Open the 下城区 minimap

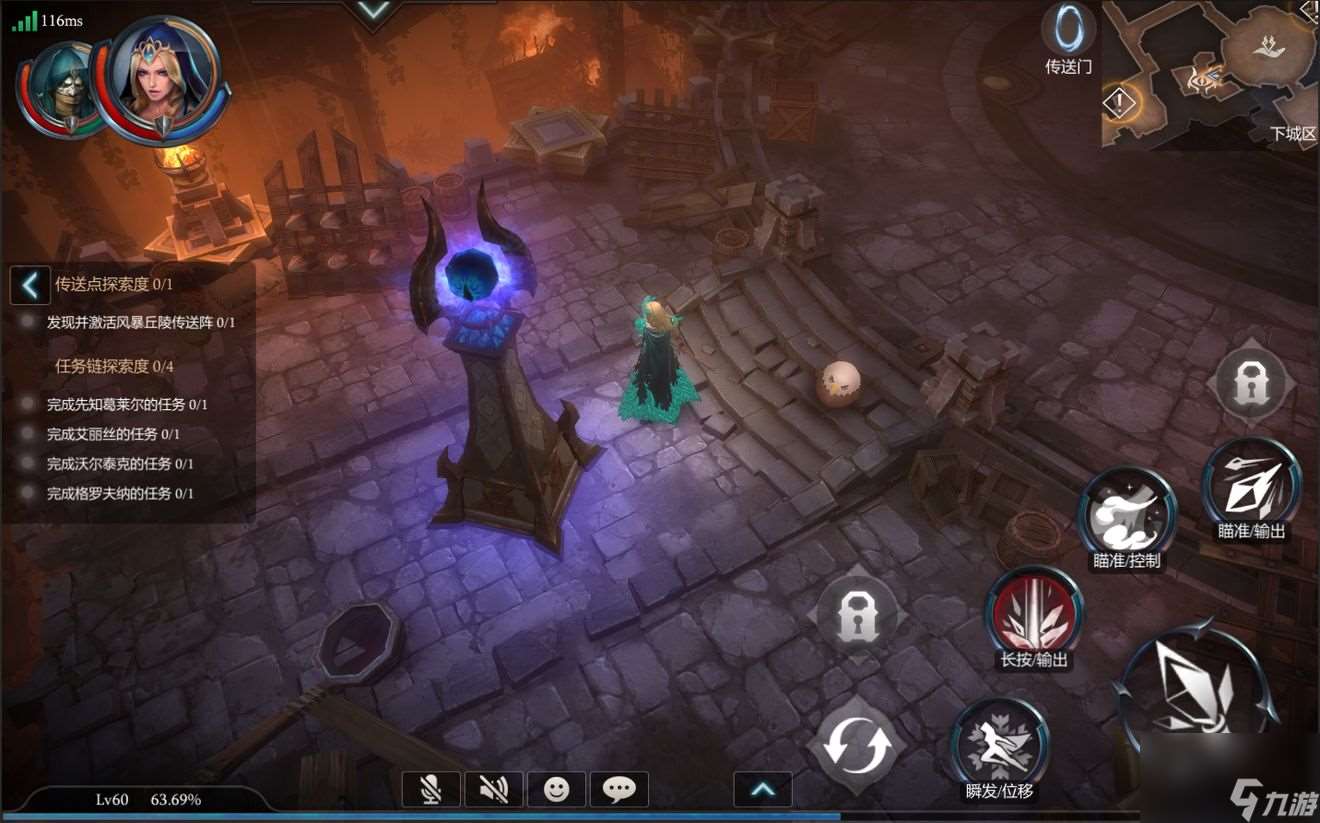click(1210, 74)
